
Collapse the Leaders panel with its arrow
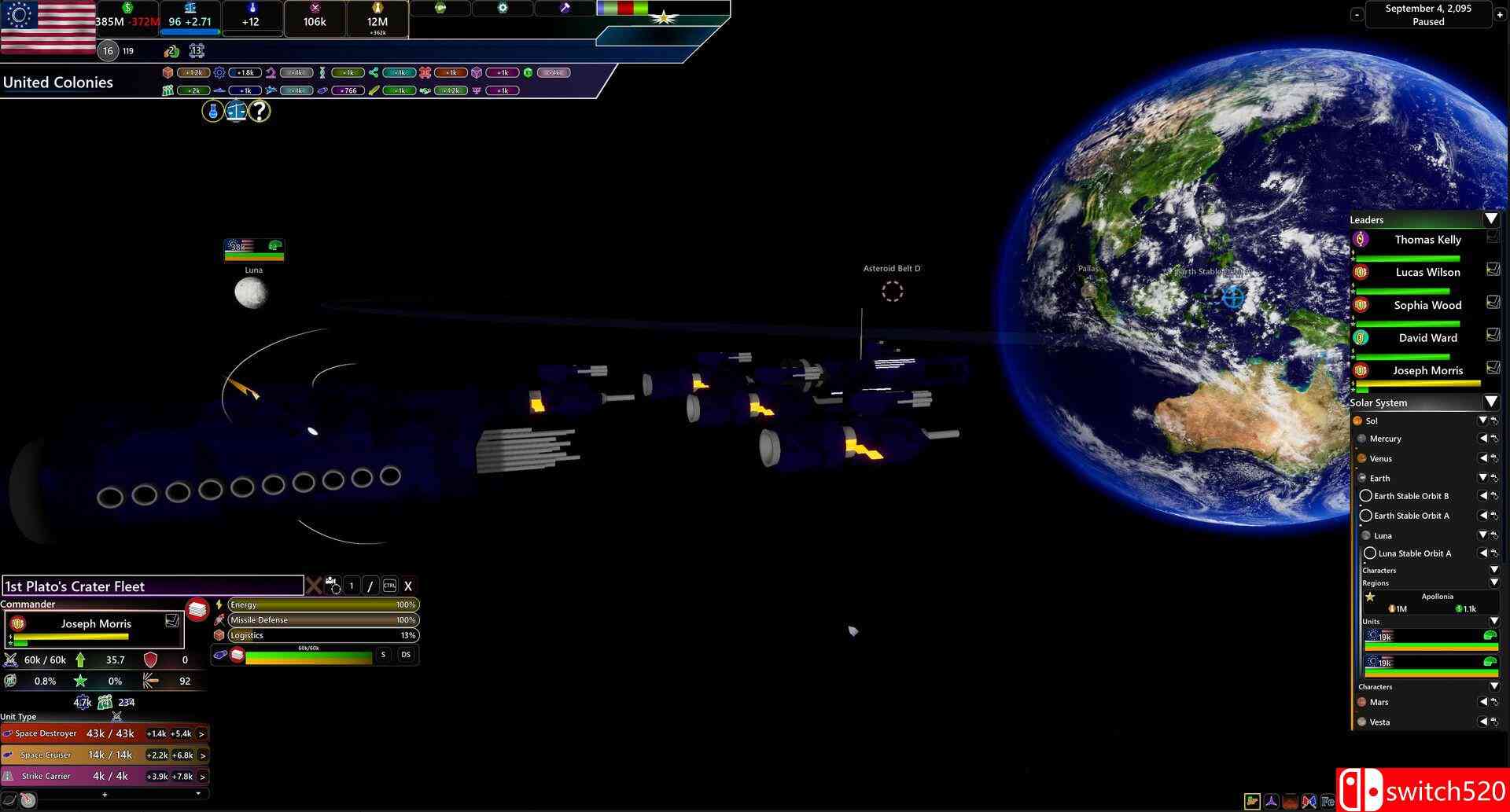[x=1491, y=219]
